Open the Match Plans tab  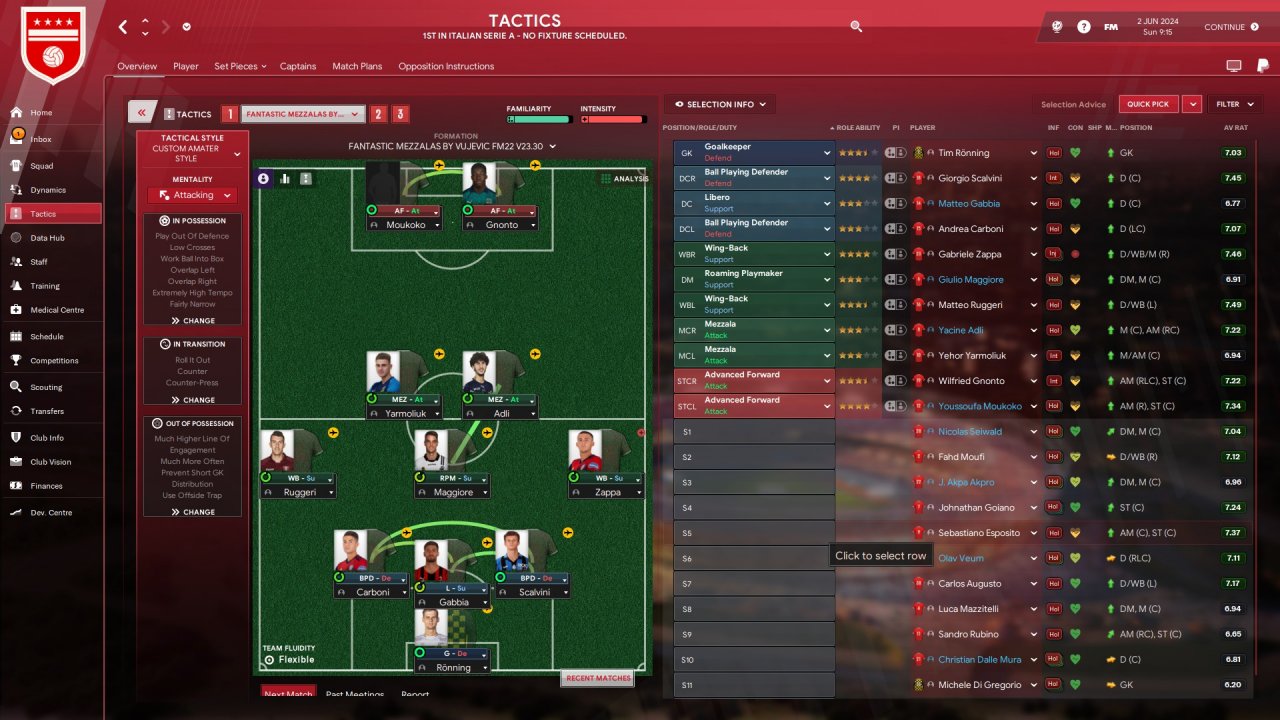(357, 66)
